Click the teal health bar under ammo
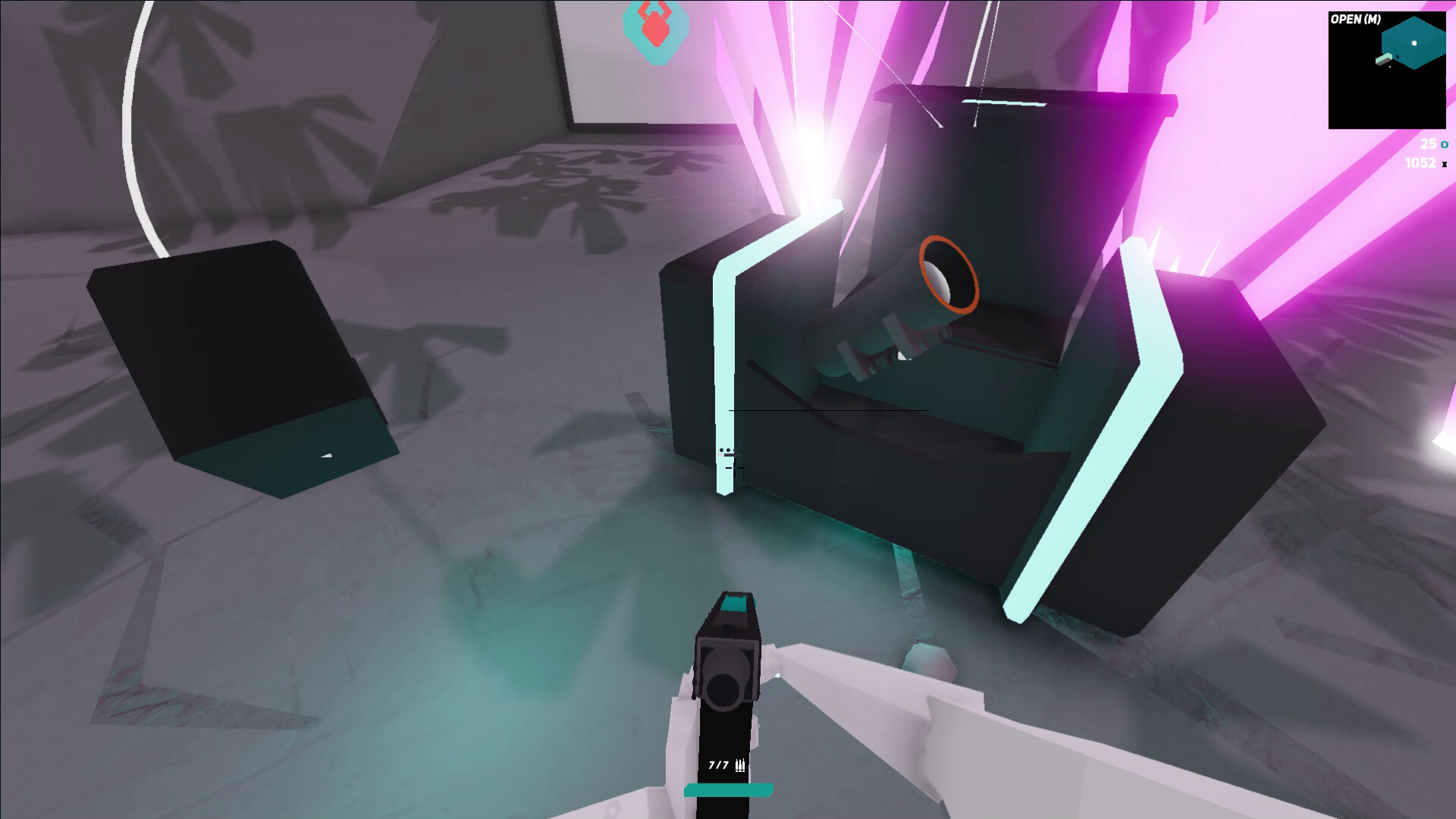 (728, 790)
